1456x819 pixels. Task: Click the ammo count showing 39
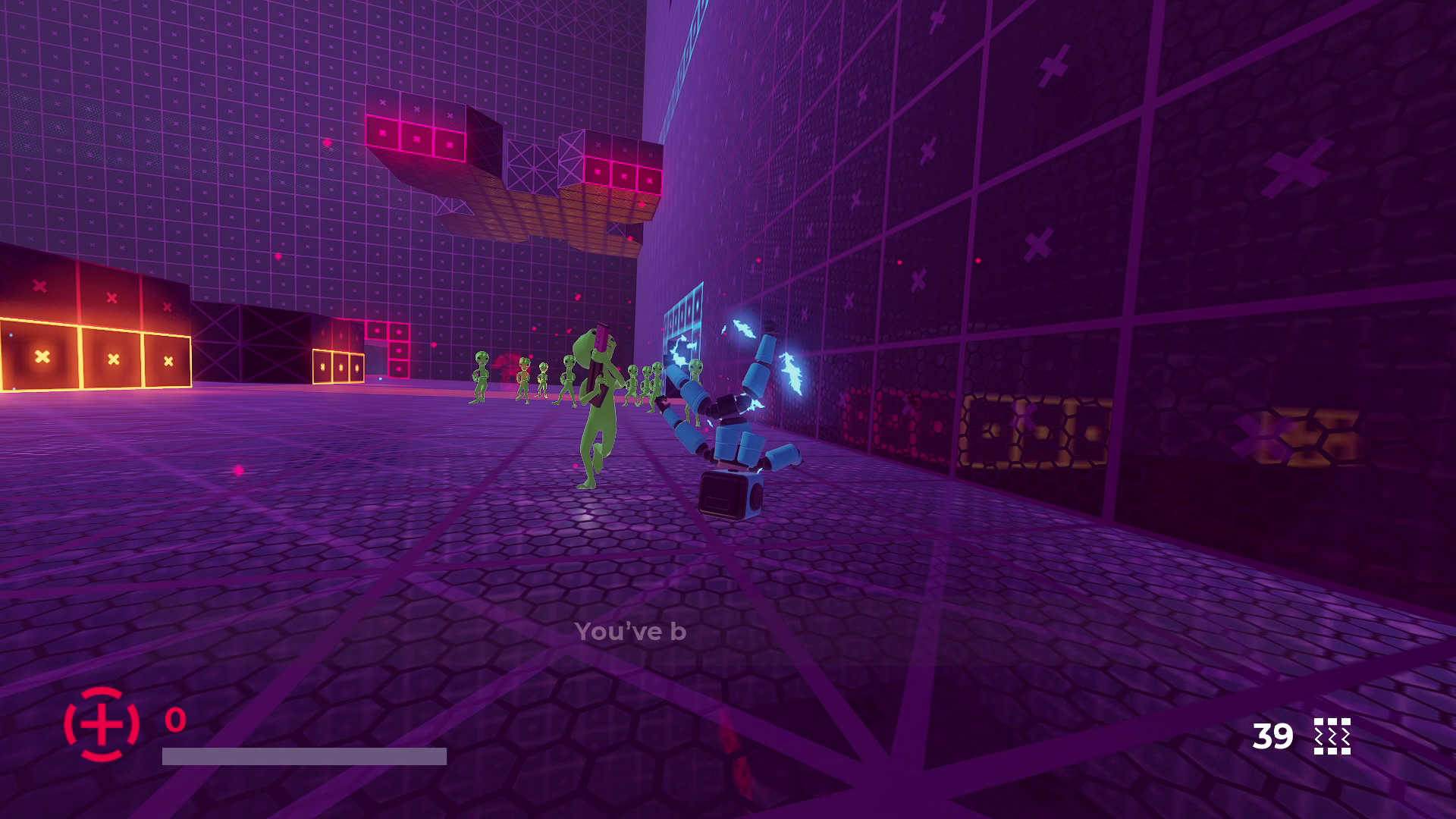click(1271, 736)
